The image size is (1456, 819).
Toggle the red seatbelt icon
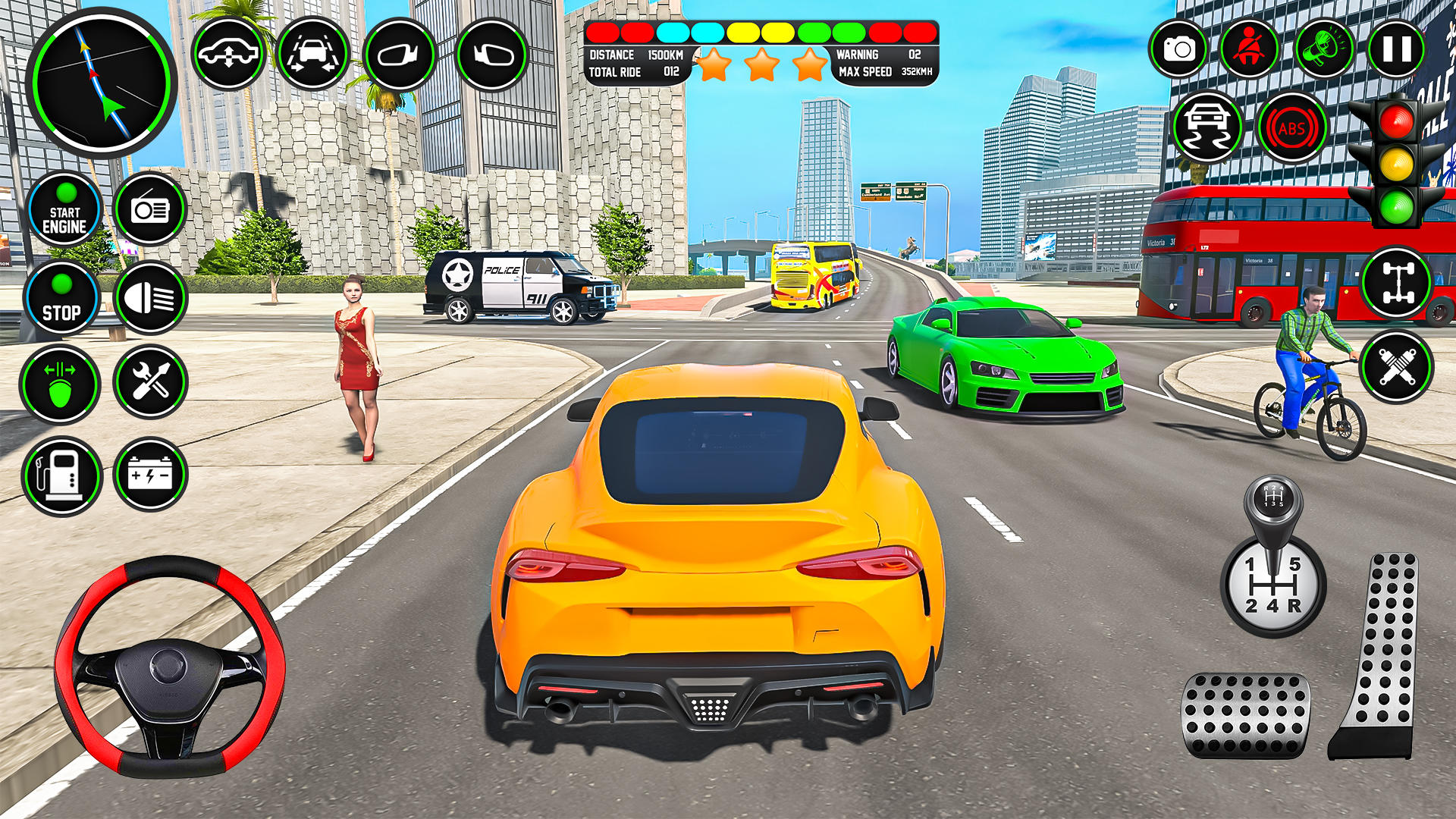click(x=1249, y=49)
